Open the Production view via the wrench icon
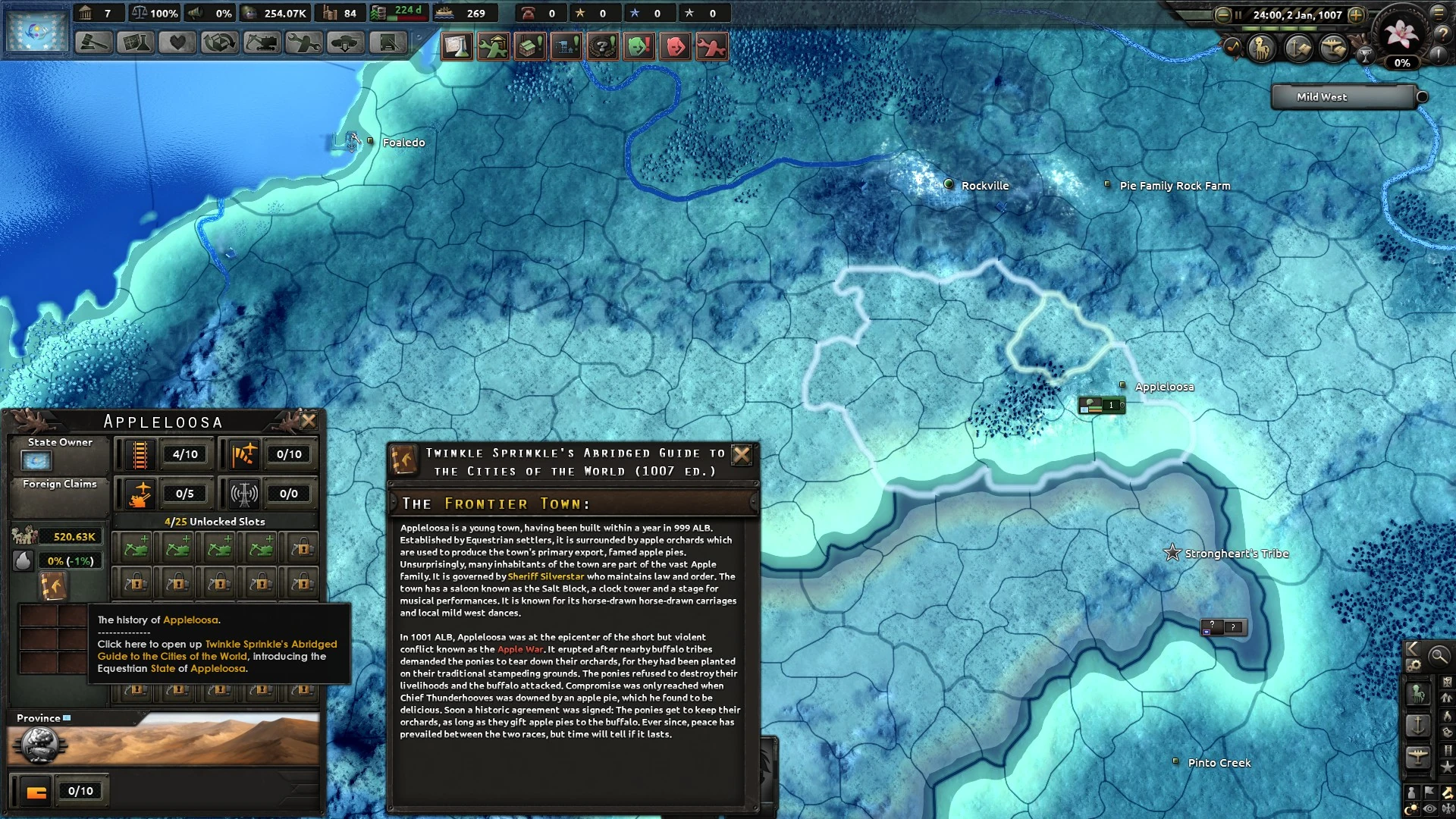Screen dimensions: 1456x819 304,43
